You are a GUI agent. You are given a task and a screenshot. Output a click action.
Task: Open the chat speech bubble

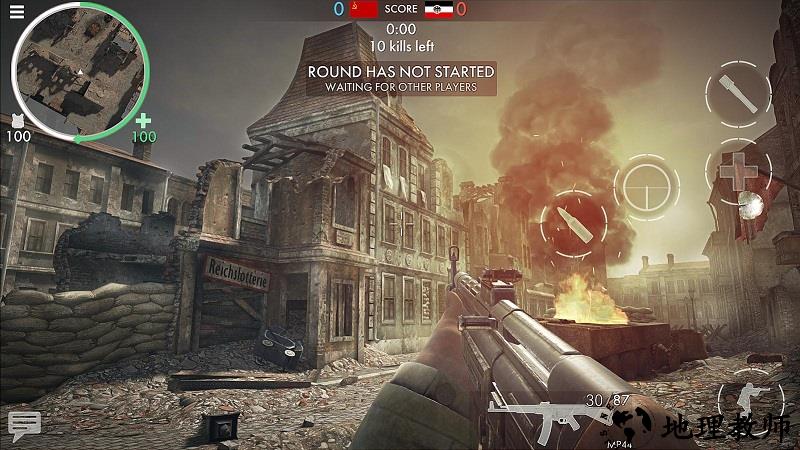[x=24, y=424]
